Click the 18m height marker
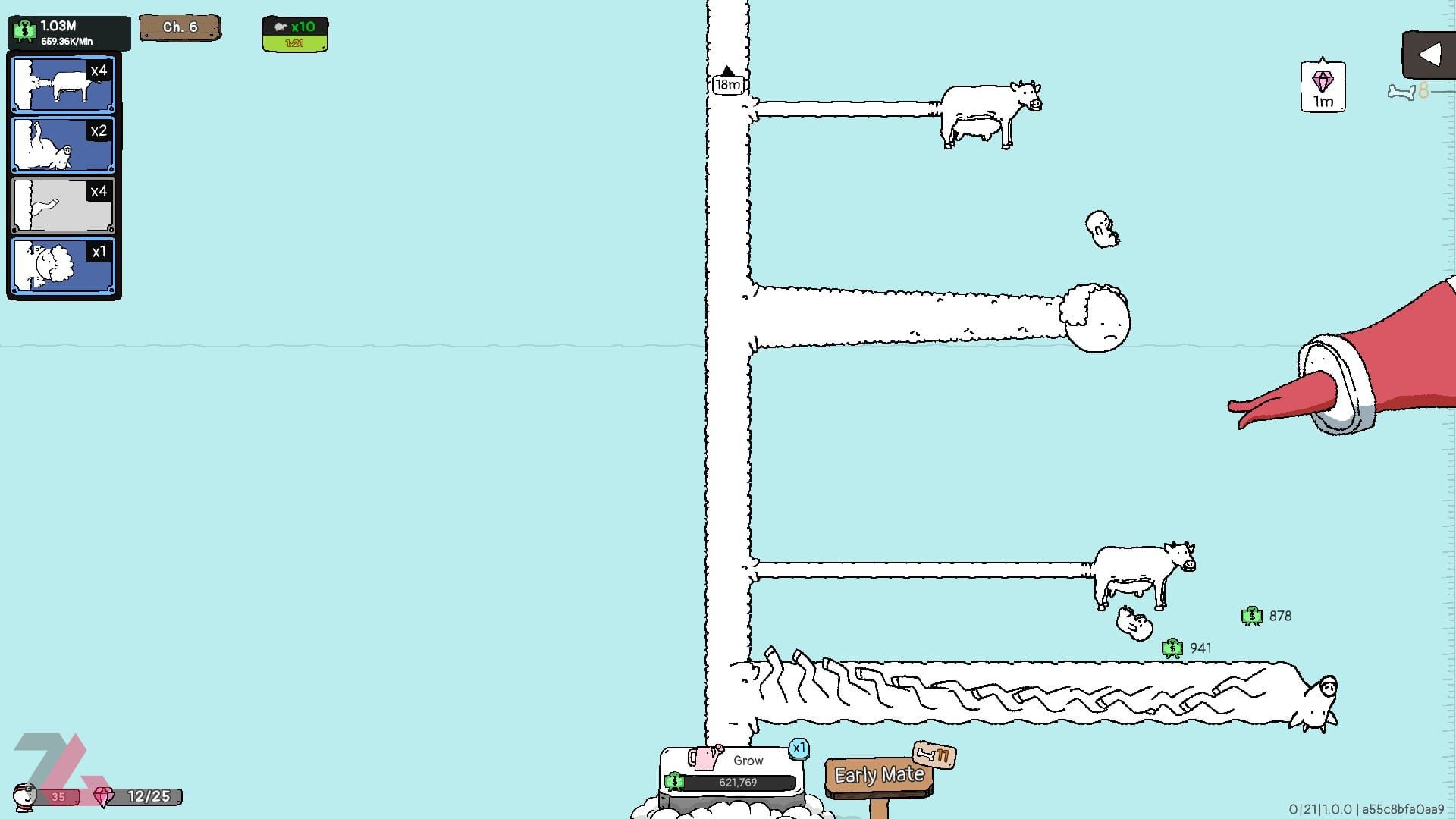 (x=727, y=84)
